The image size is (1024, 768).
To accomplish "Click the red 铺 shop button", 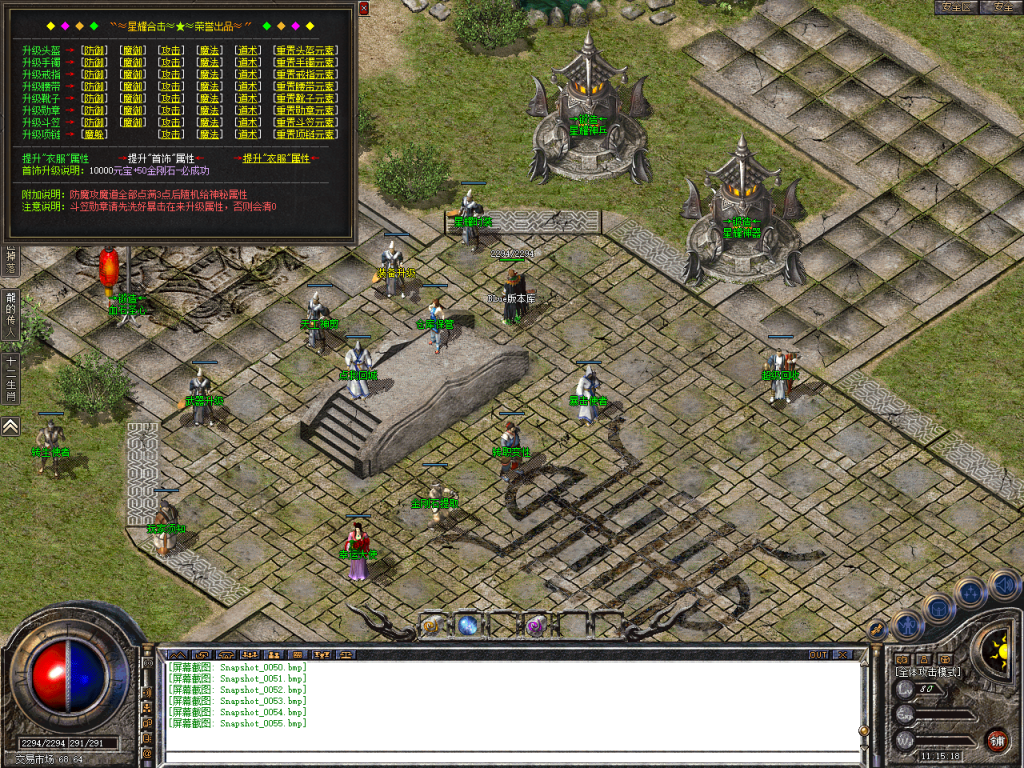I will pyautogui.click(x=996, y=740).
